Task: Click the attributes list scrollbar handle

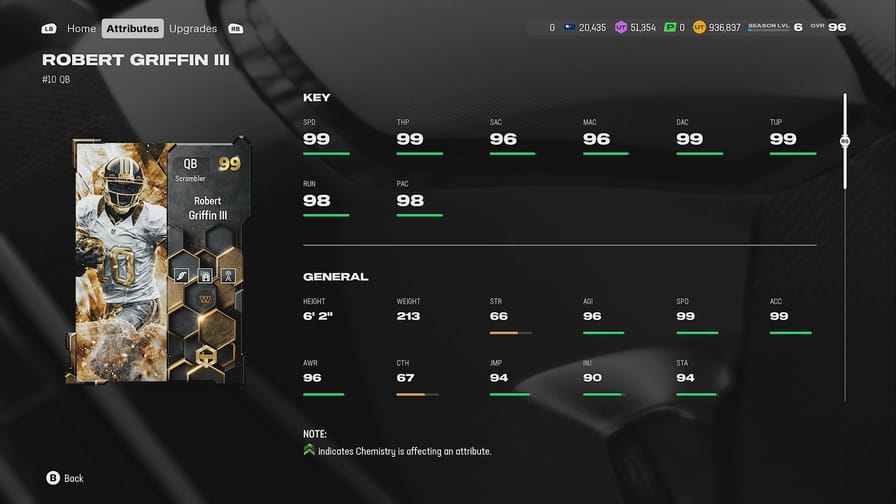Action: point(845,142)
